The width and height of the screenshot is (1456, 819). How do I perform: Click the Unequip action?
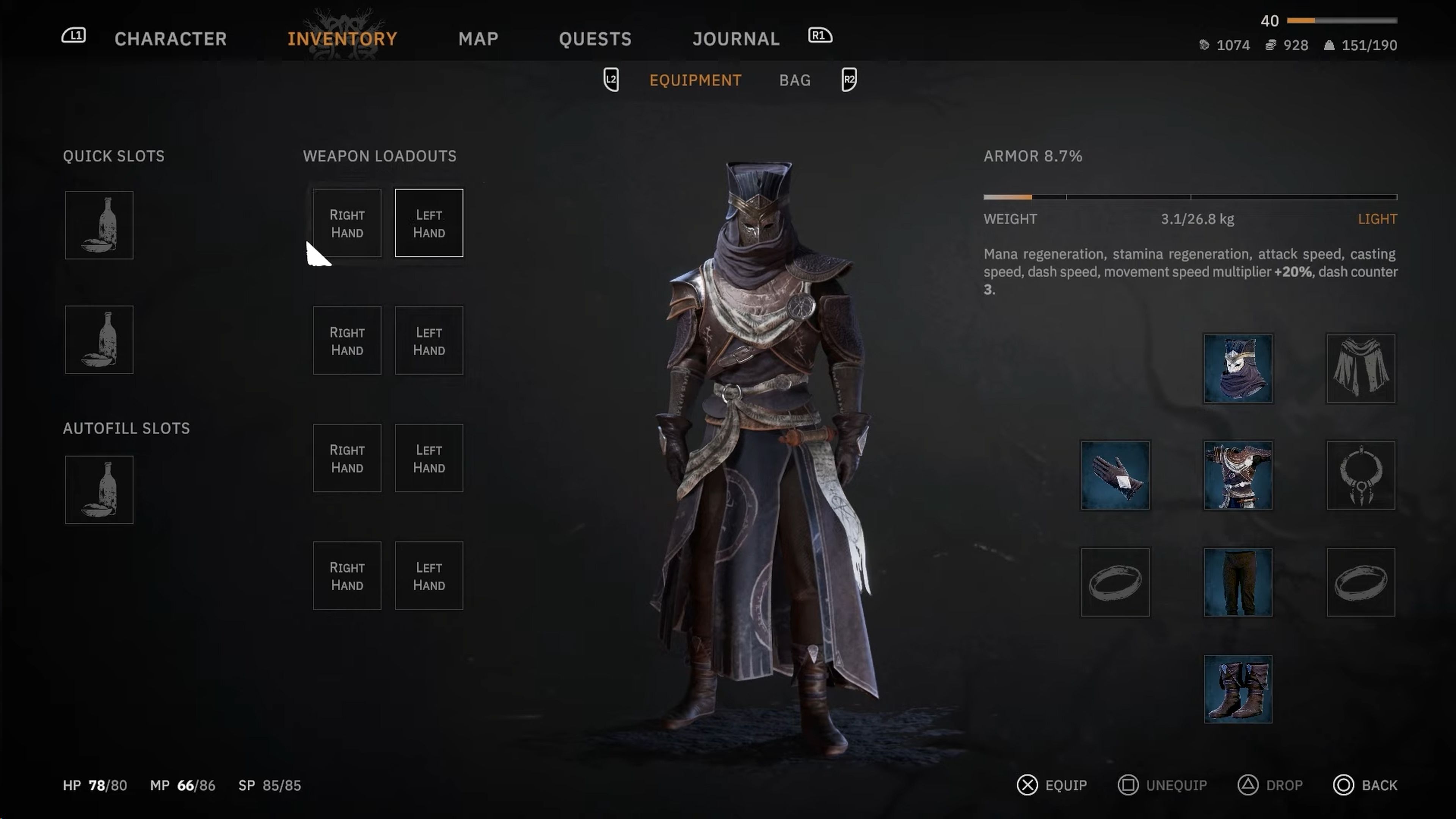(1163, 785)
